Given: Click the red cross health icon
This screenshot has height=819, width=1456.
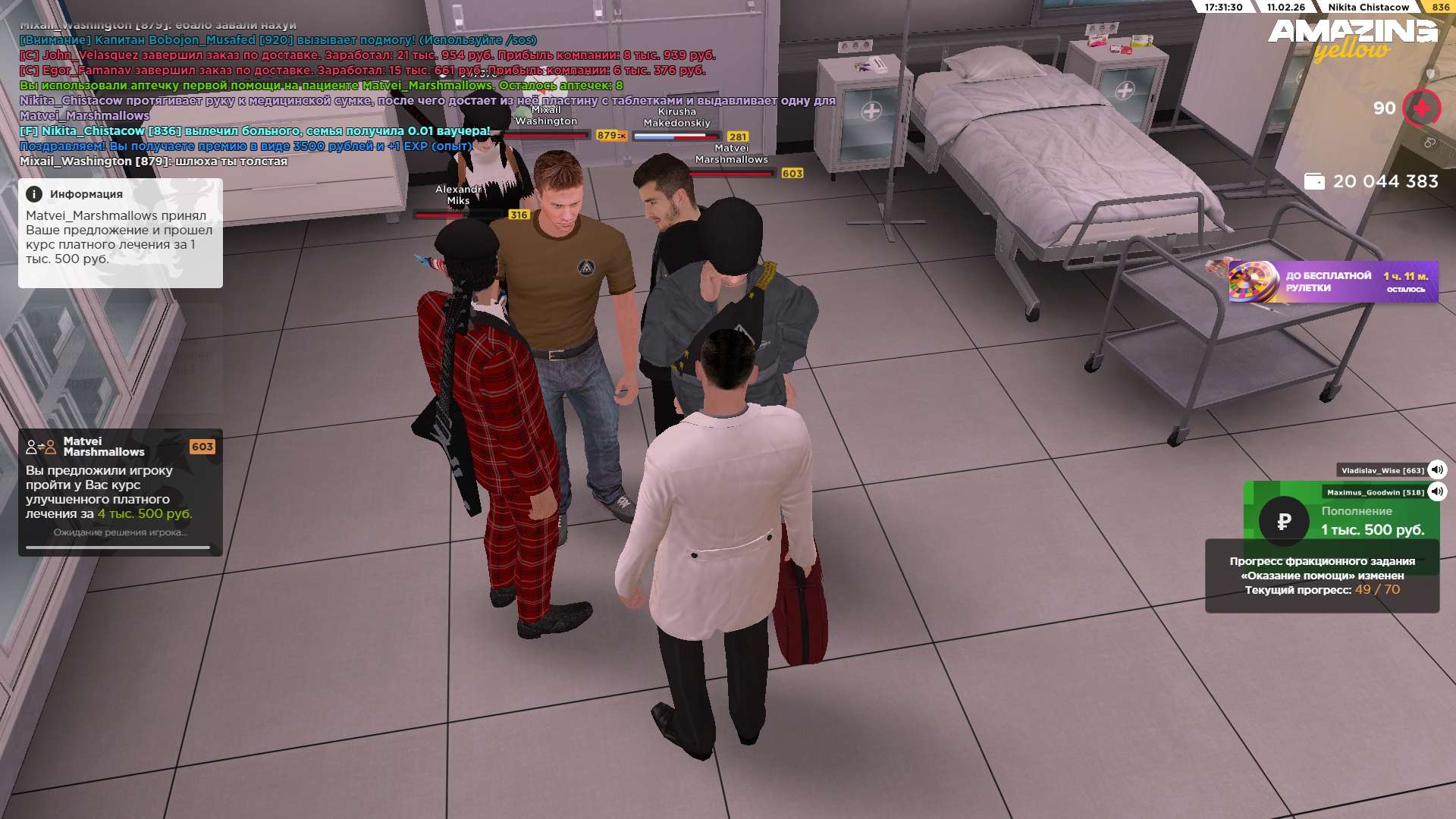Looking at the screenshot, I should [1421, 108].
